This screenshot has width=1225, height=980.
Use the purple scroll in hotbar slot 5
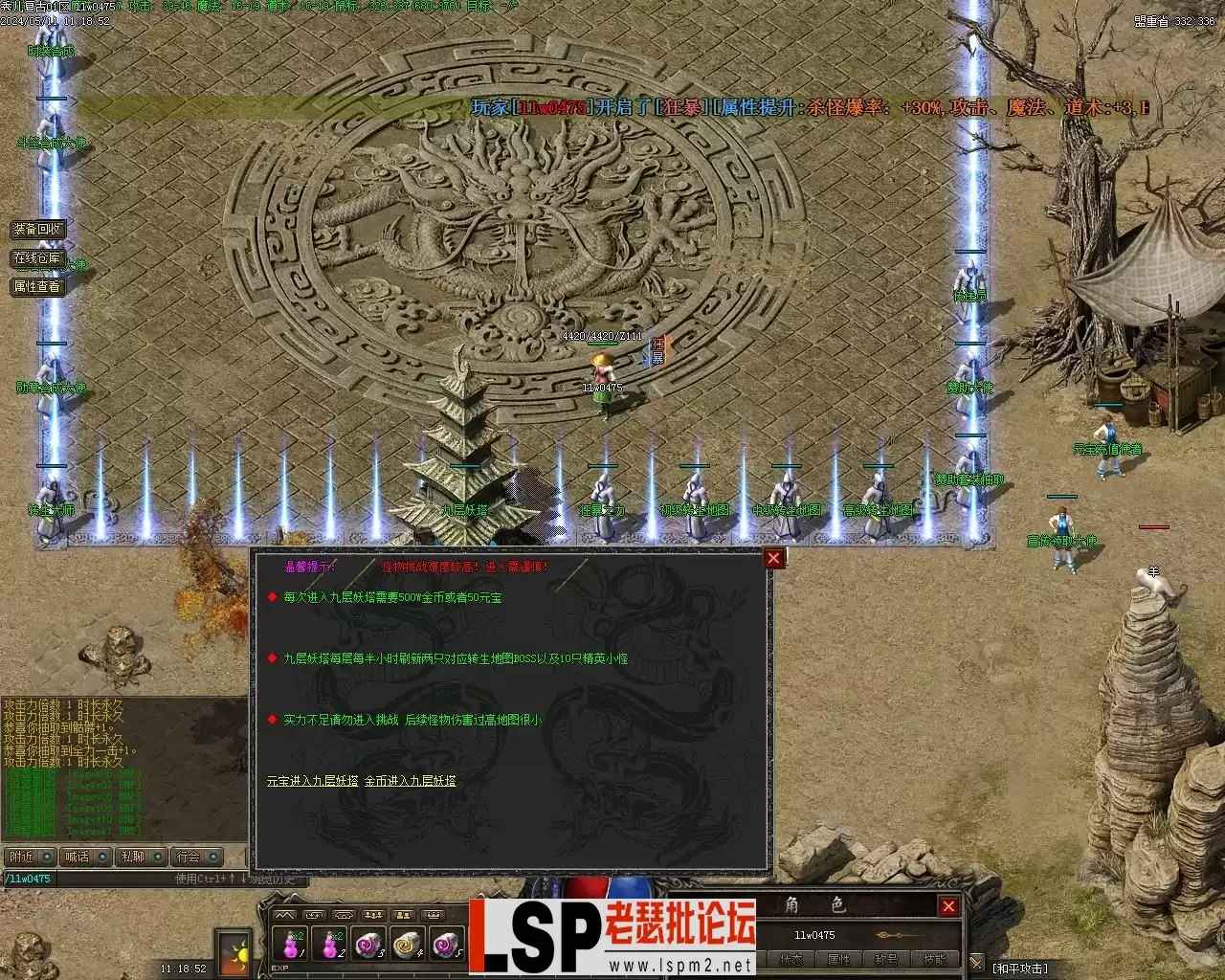coord(447,945)
